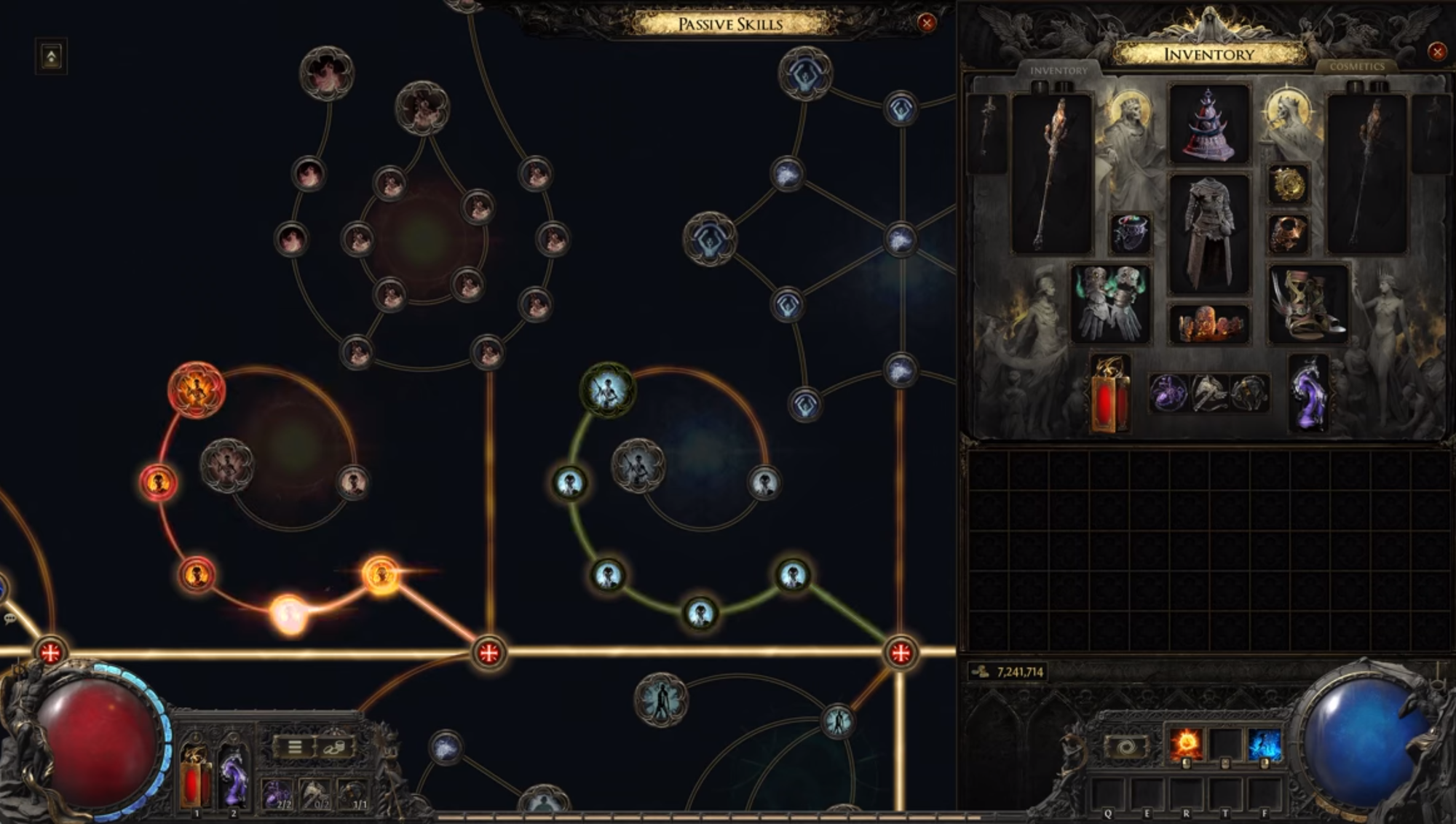1456x824 pixels.
Task: Select the equipped helmet slot
Action: (1209, 124)
